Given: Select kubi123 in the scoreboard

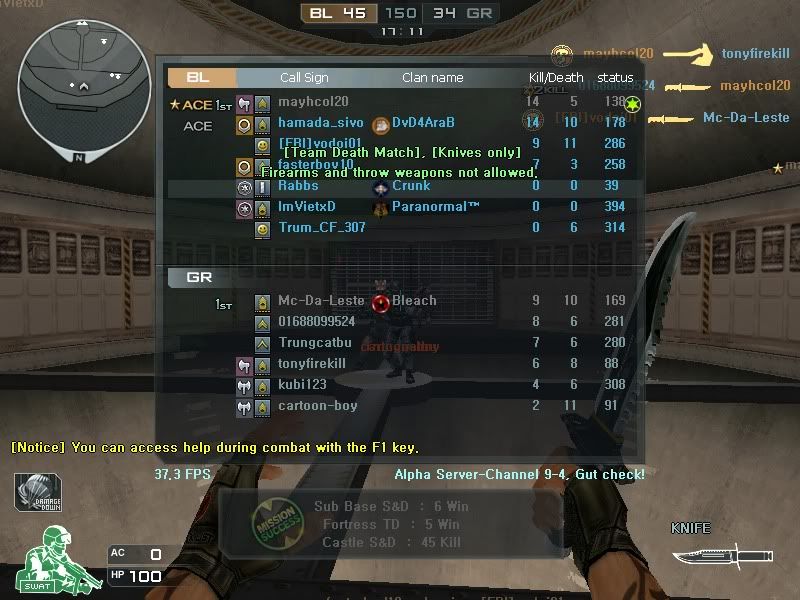Looking at the screenshot, I should [302, 385].
